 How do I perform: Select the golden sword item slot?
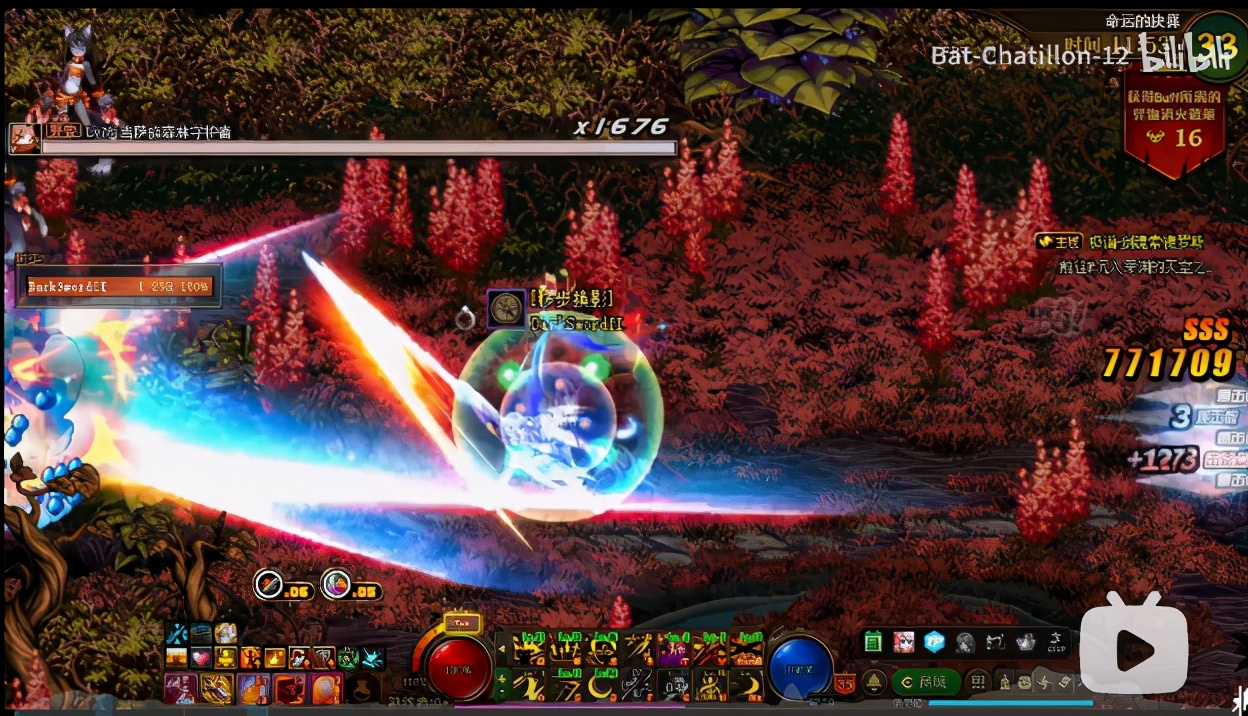click(x=216, y=688)
